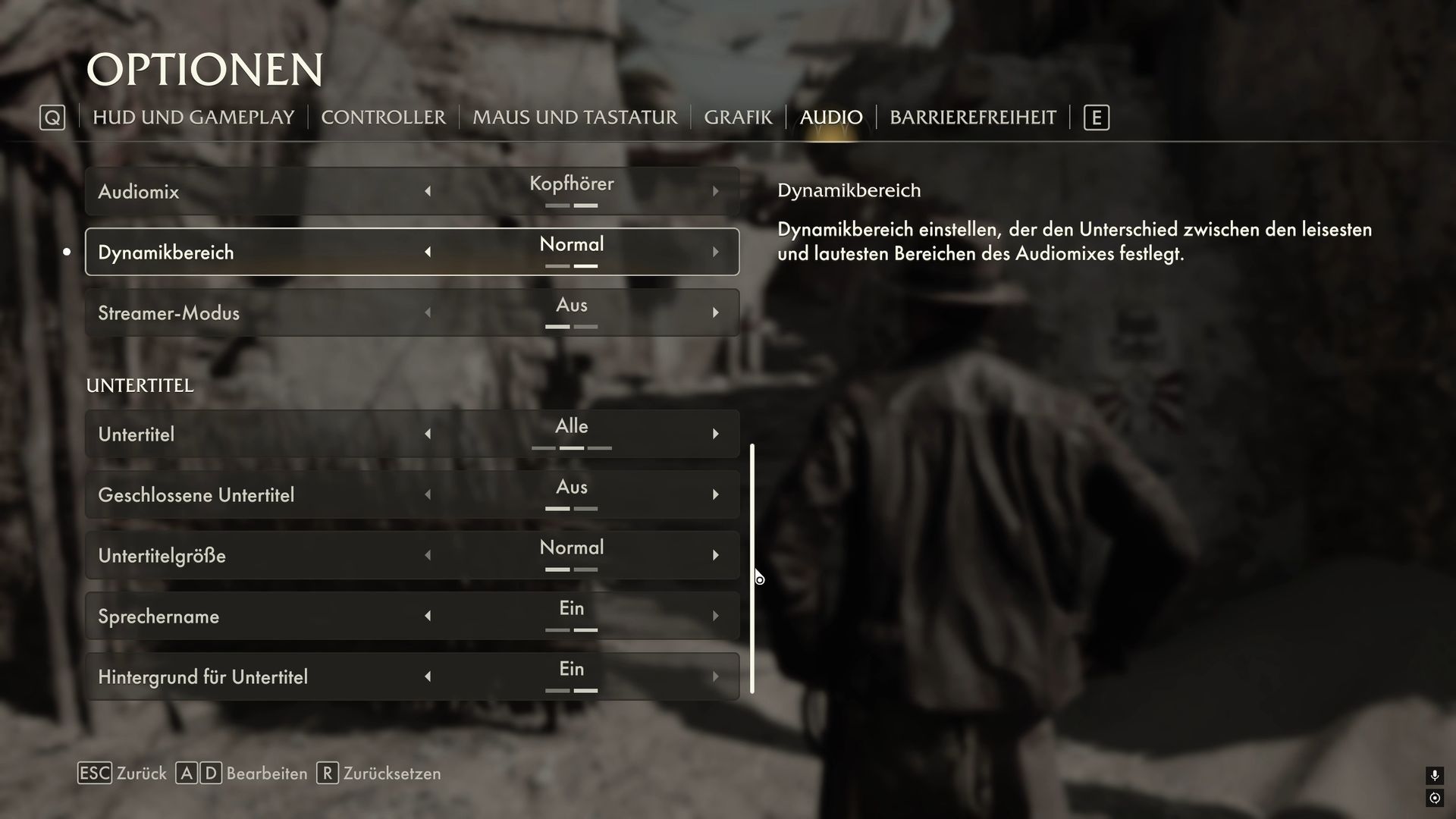Screen dimensions: 1456x819
Task: Click the right arrow for Audiomix
Action: (715, 191)
